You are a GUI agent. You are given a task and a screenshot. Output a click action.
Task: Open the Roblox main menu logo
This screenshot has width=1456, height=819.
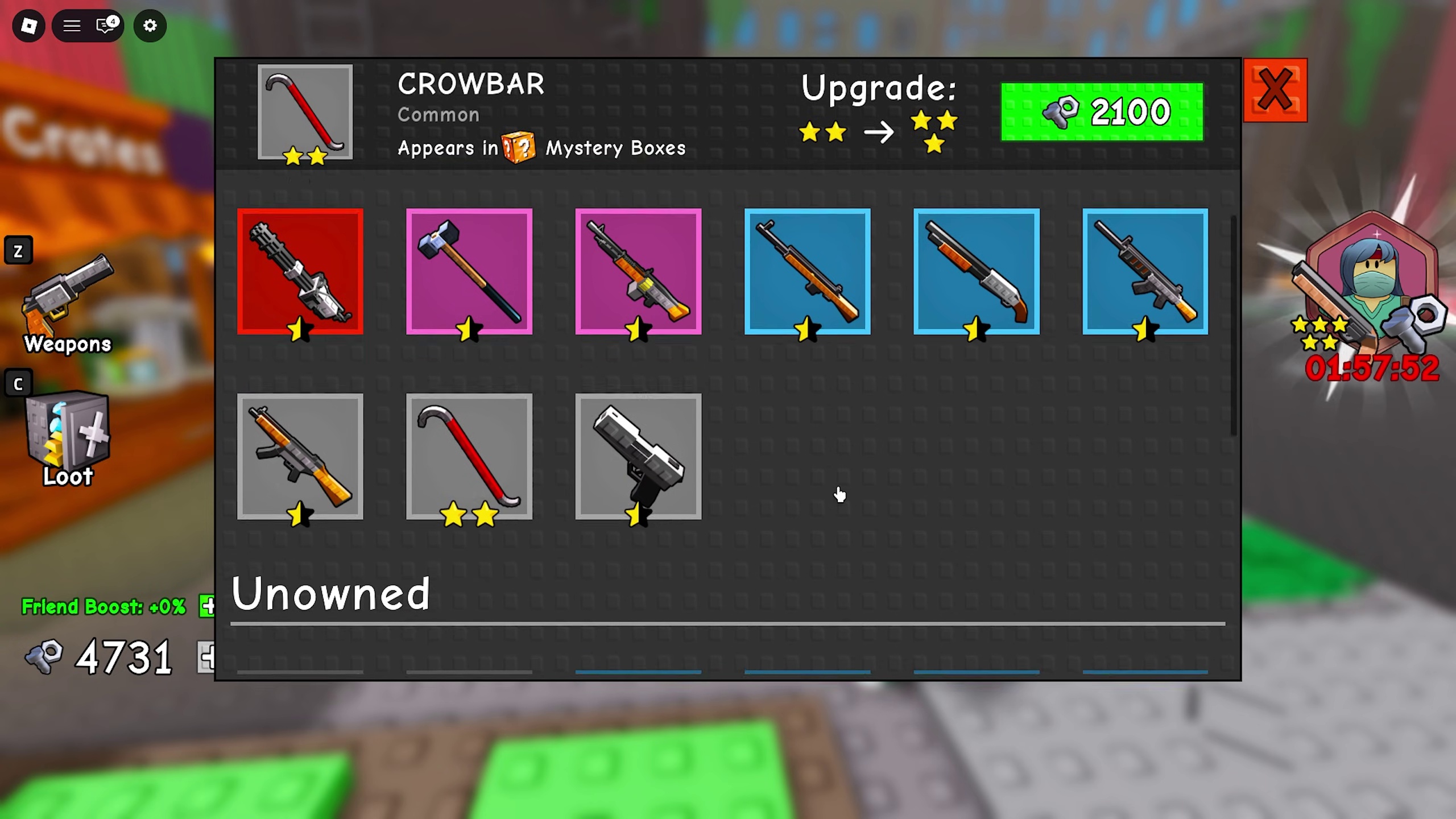[x=28, y=26]
